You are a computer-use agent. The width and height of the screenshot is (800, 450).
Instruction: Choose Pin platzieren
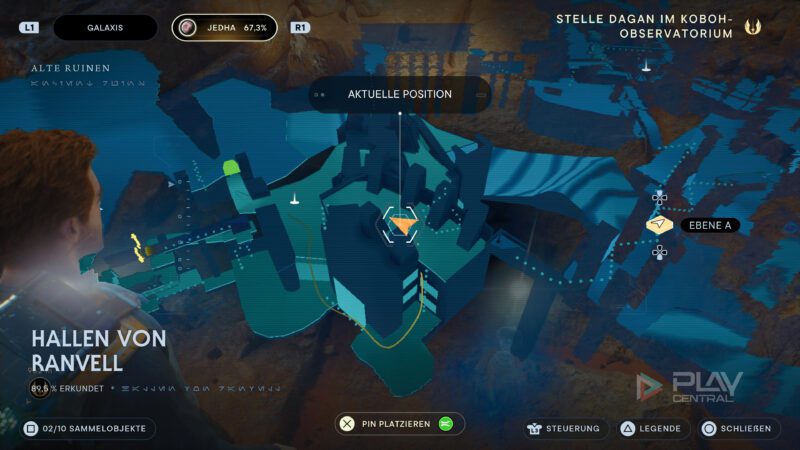pos(400,424)
